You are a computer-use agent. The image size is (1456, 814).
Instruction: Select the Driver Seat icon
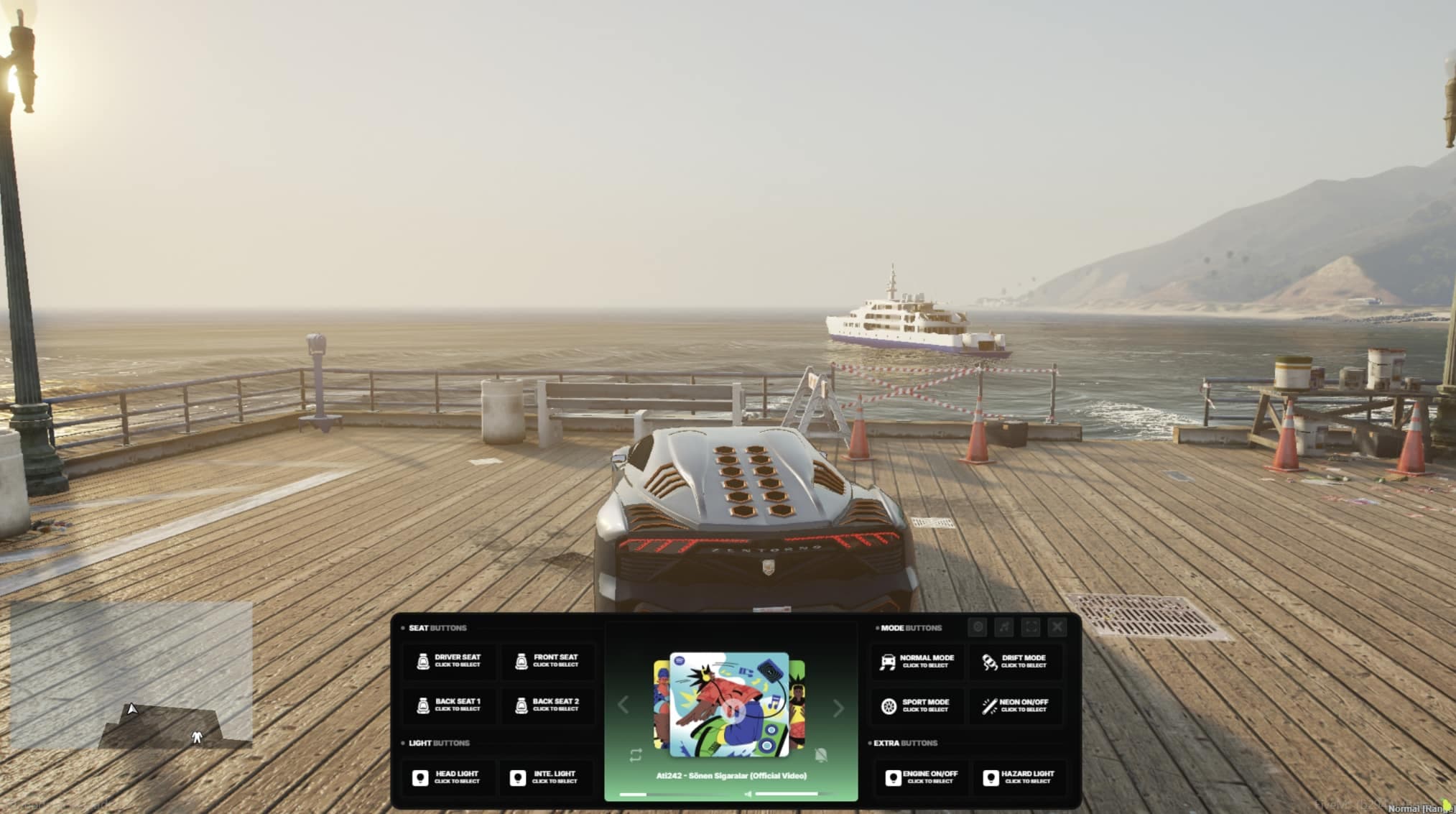422,661
